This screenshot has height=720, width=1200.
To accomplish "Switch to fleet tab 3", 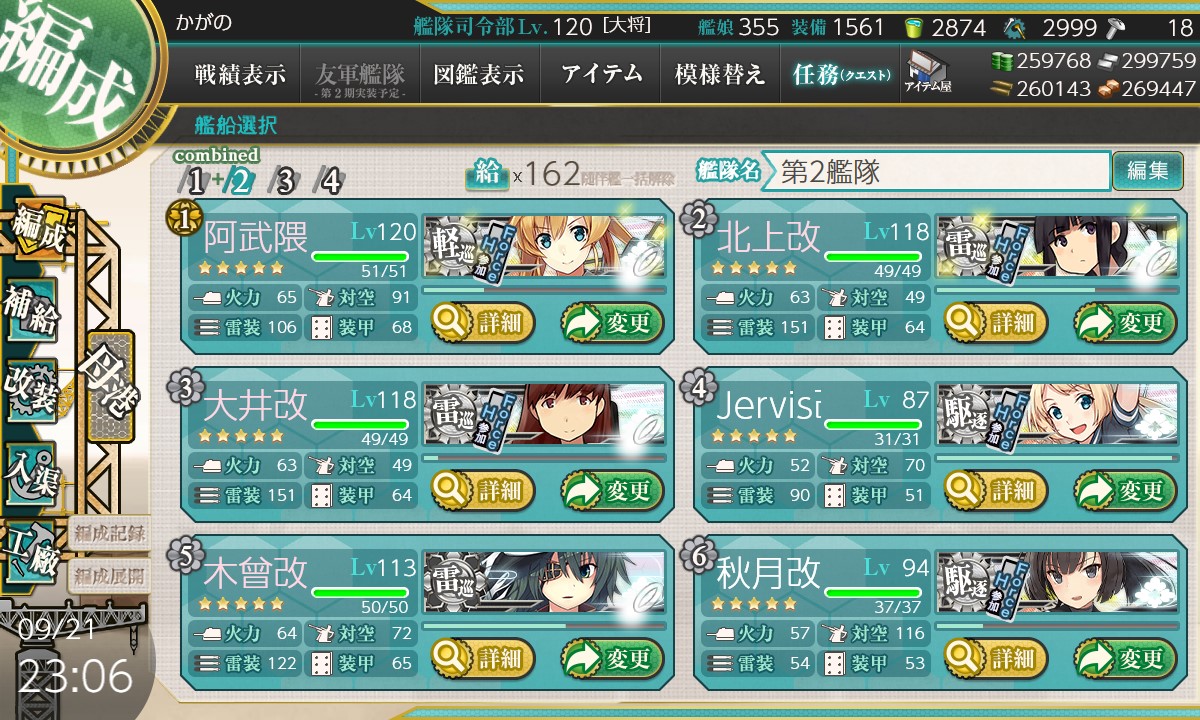I will pos(285,181).
